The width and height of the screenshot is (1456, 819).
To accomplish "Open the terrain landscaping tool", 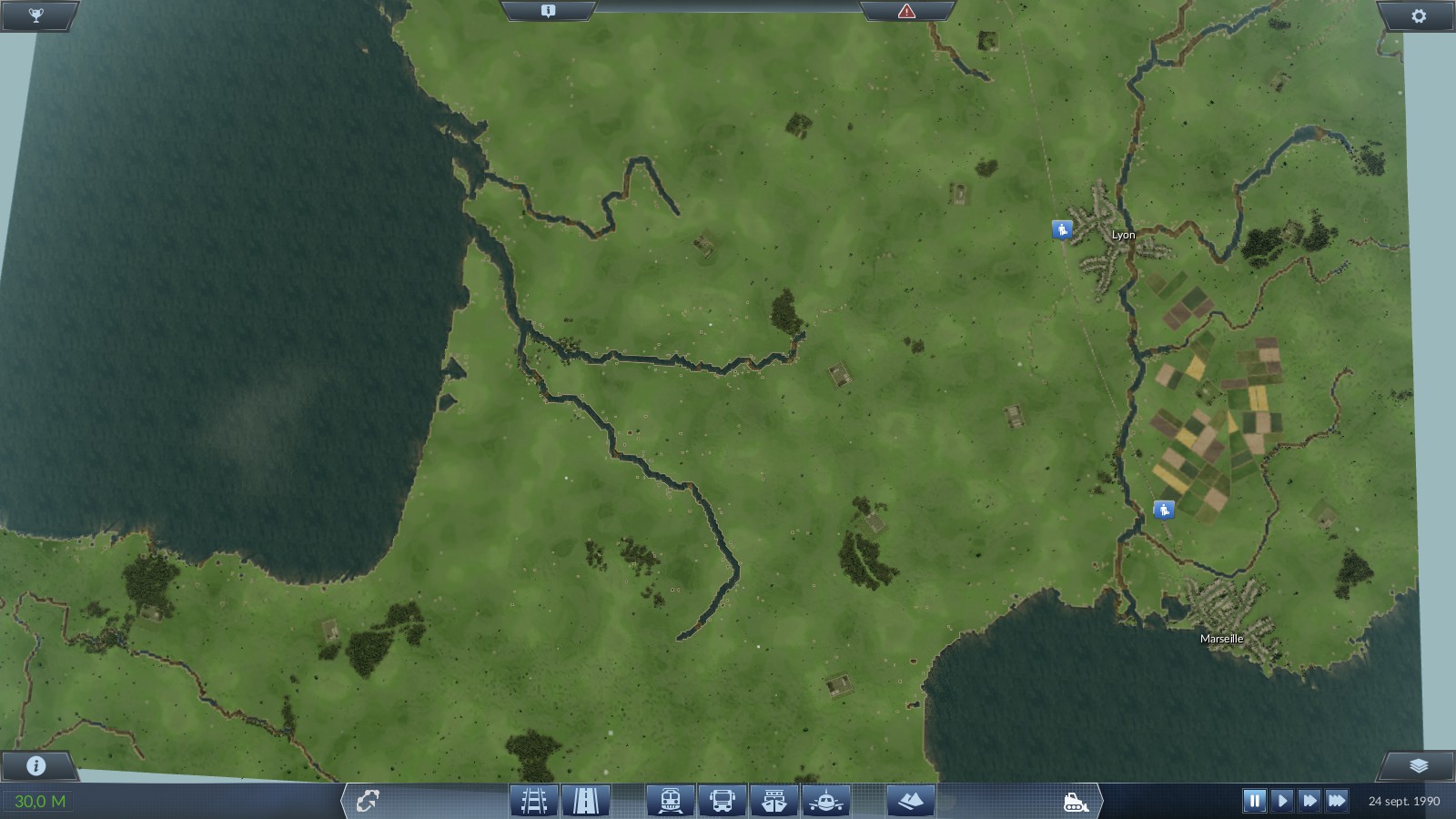I will (x=910, y=801).
